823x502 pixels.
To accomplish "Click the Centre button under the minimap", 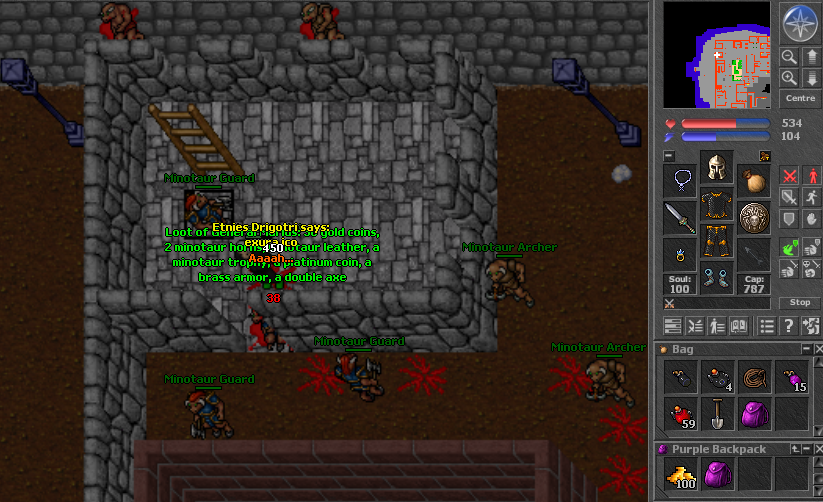I will tap(800, 99).
